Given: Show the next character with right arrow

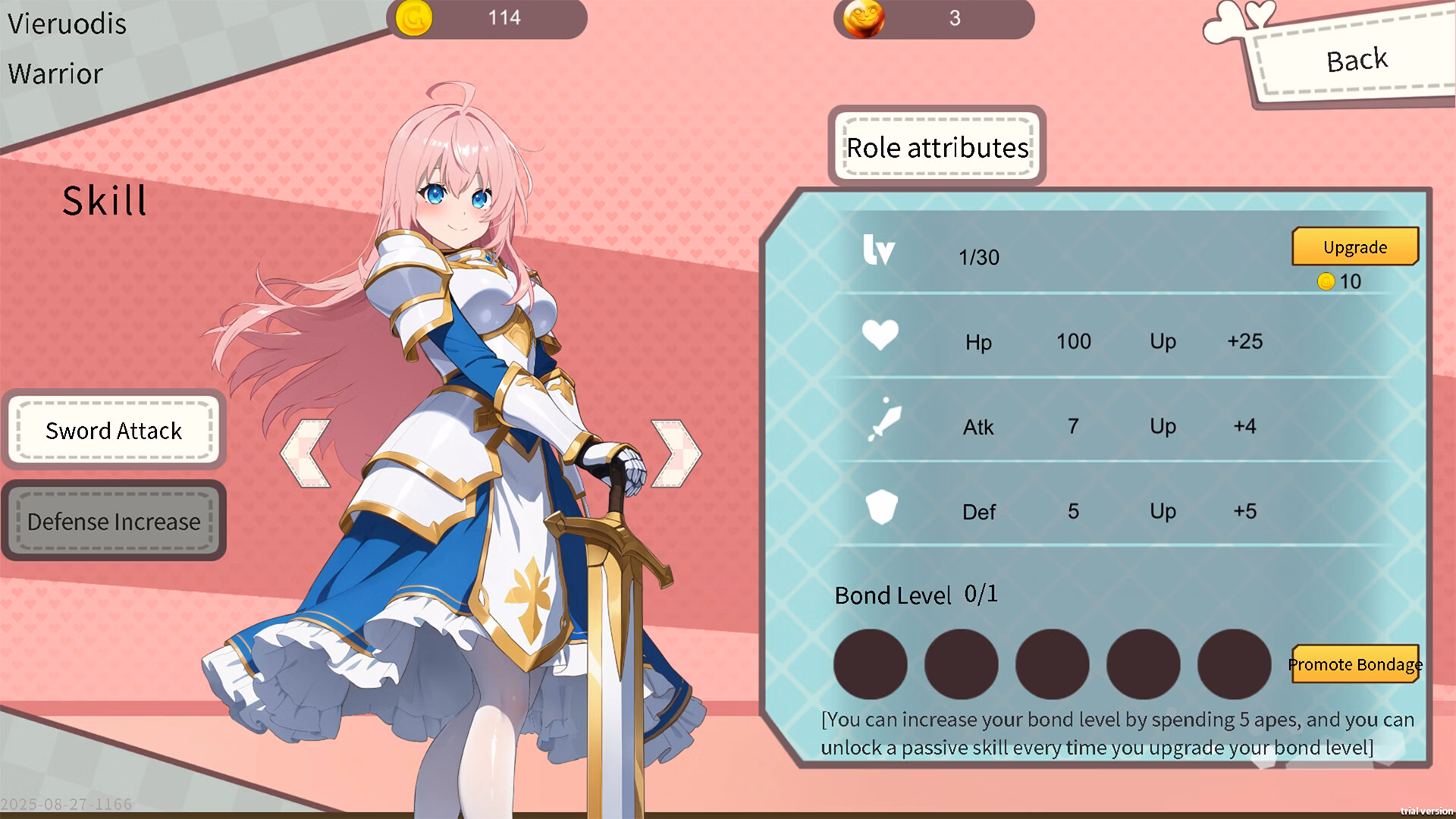Looking at the screenshot, I should (676, 453).
